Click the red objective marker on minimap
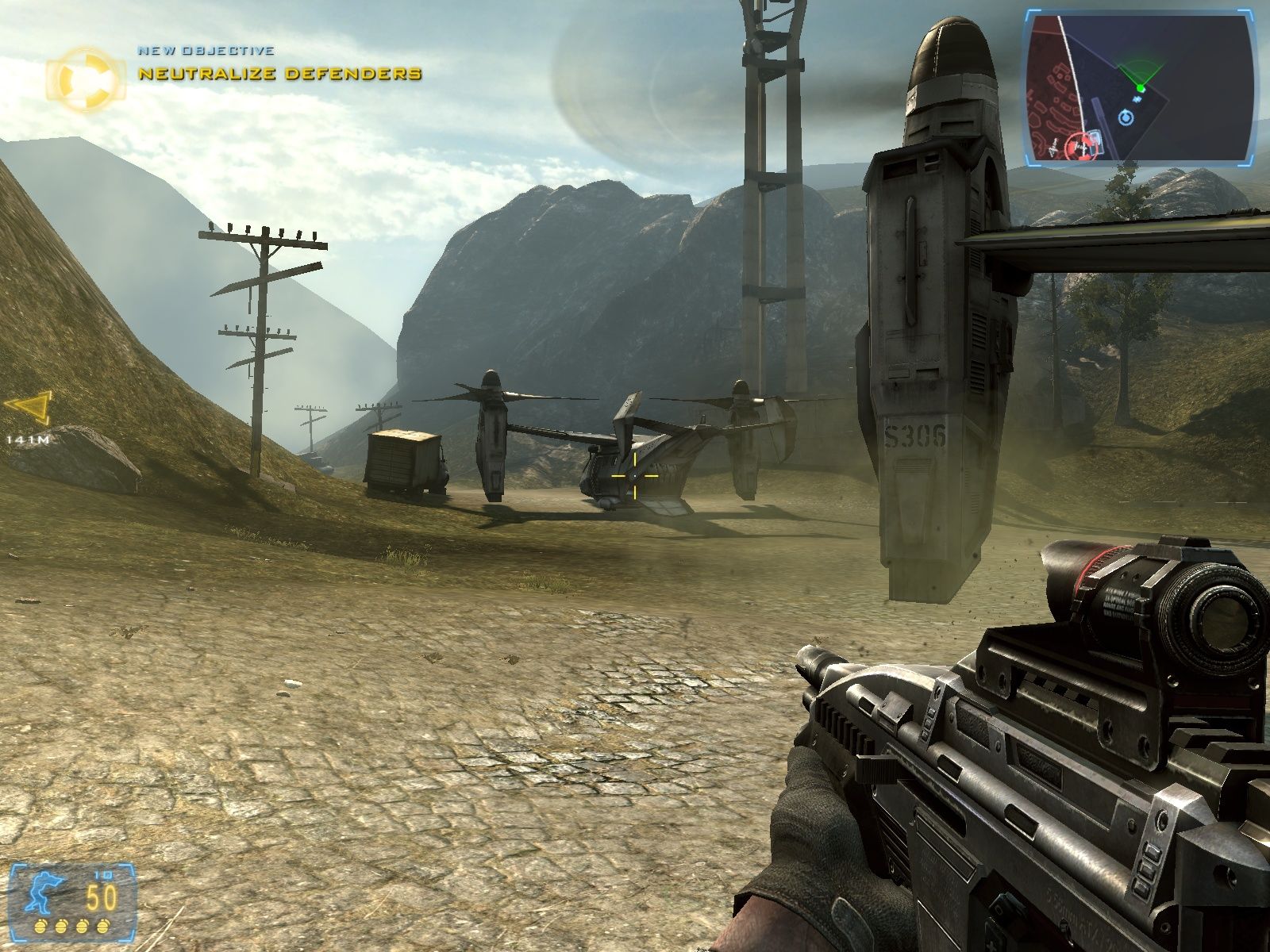 pyautogui.click(x=1079, y=146)
